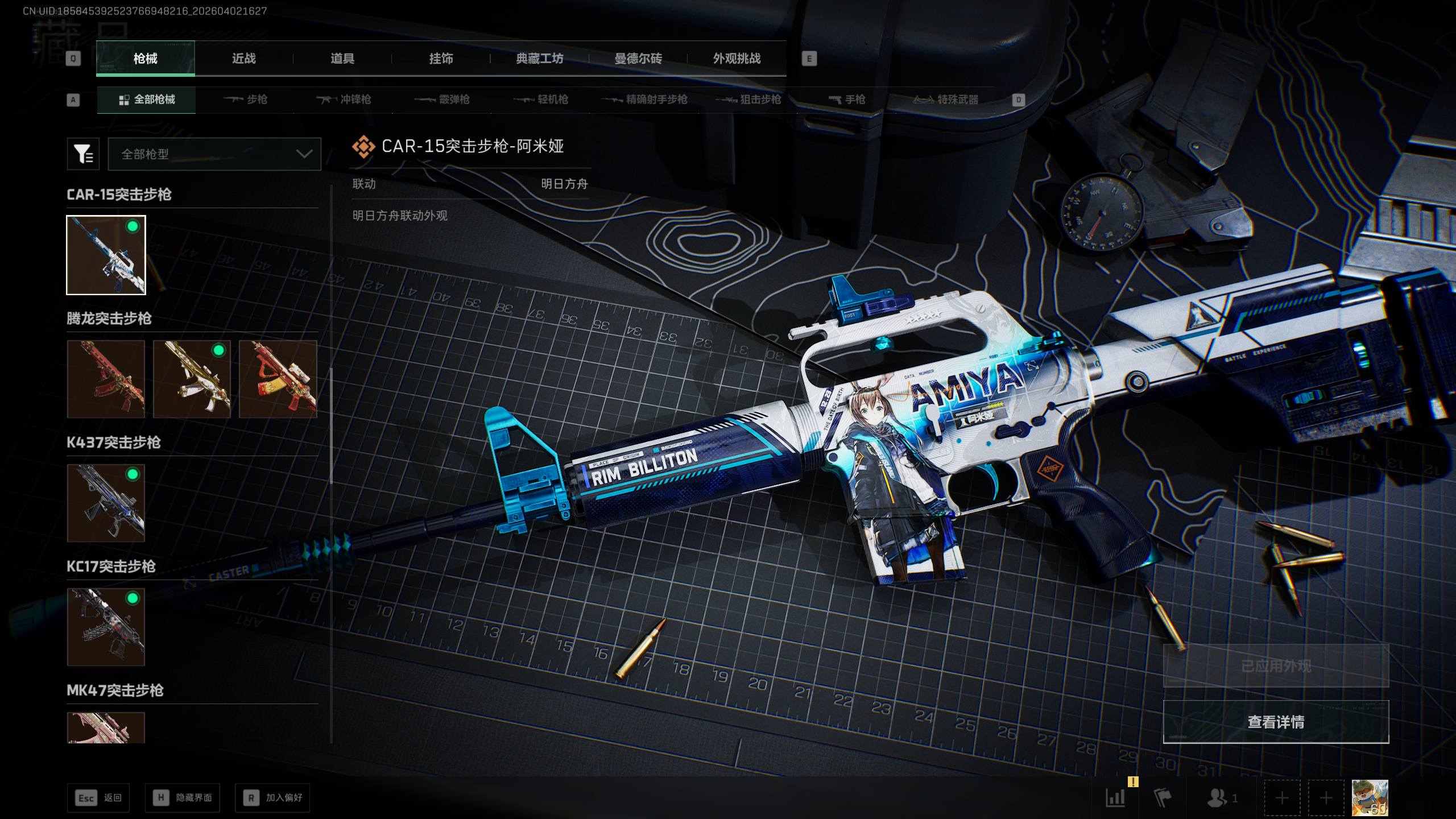Open the player avatar in the corner

point(1370,797)
